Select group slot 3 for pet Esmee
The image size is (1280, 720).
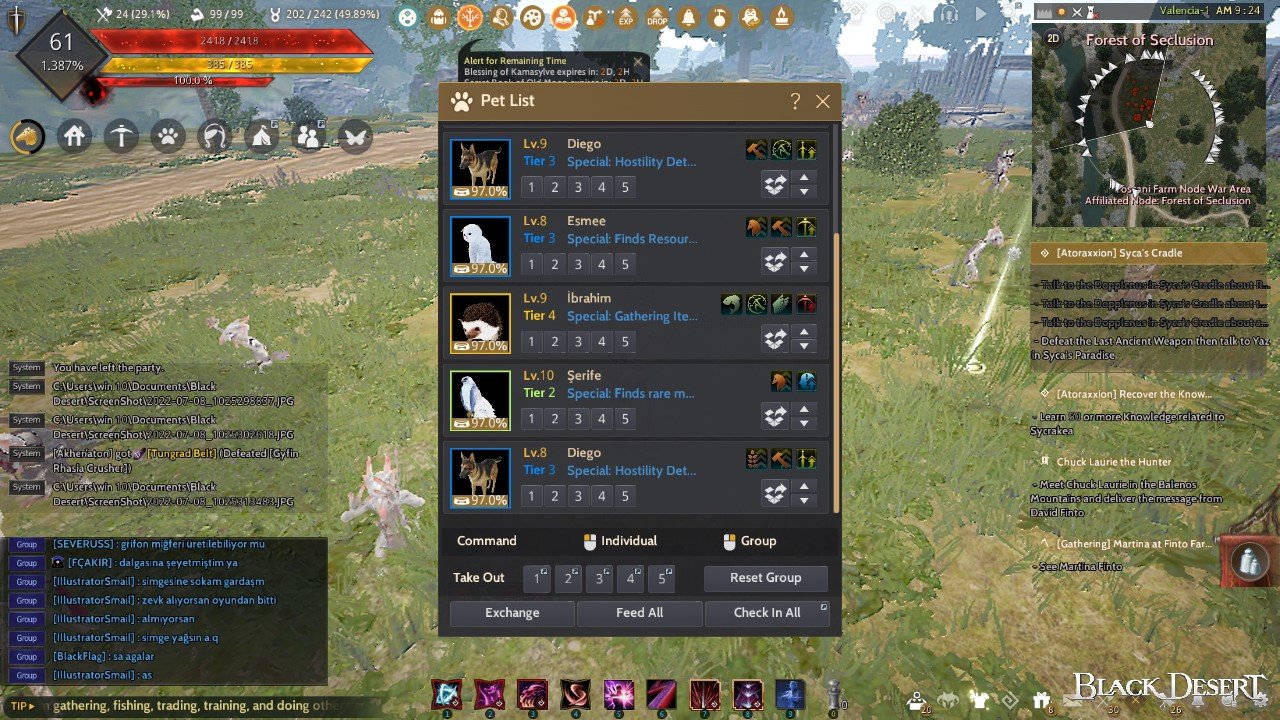pyautogui.click(x=576, y=262)
